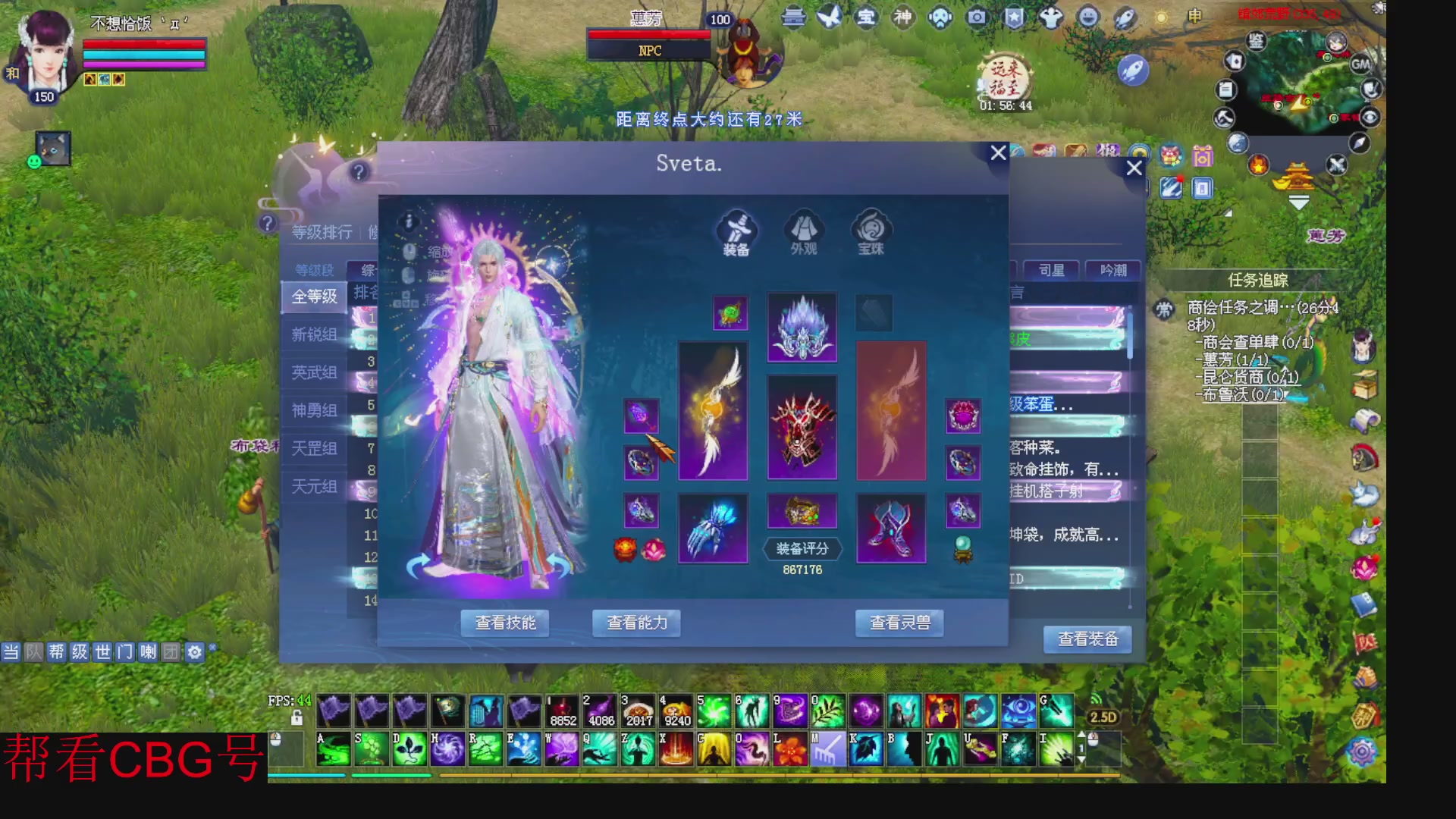Open the 神 deity panel icon
This screenshot has height=819, width=1456.
904,17
